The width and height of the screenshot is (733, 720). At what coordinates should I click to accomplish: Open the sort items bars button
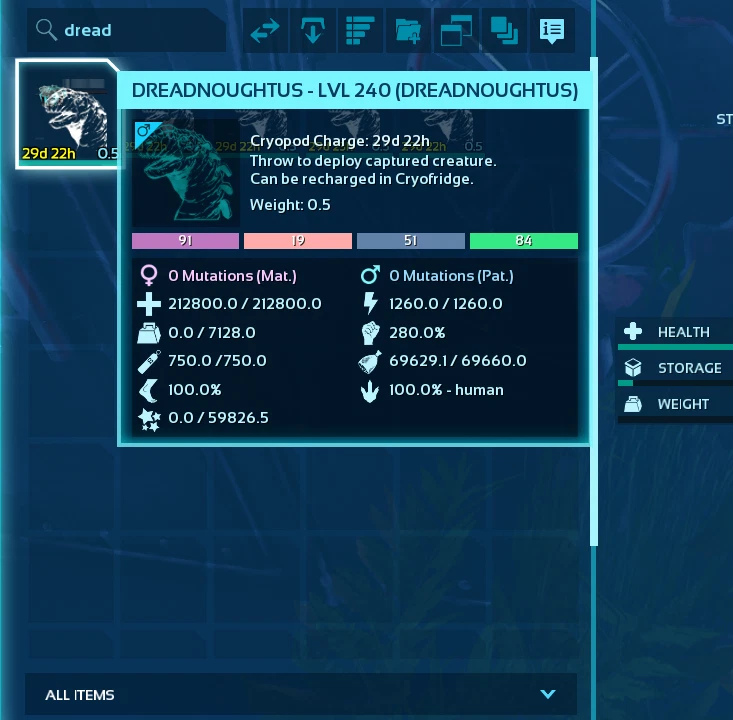tap(360, 31)
